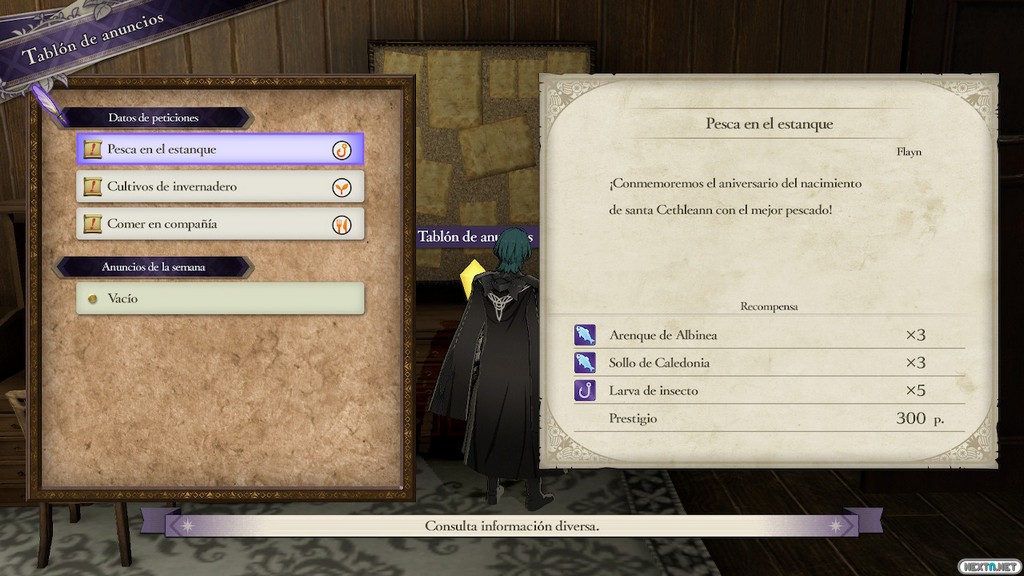1024x576 pixels.
Task: Choose the Cultivos de invernadero request
Action: click(220, 187)
